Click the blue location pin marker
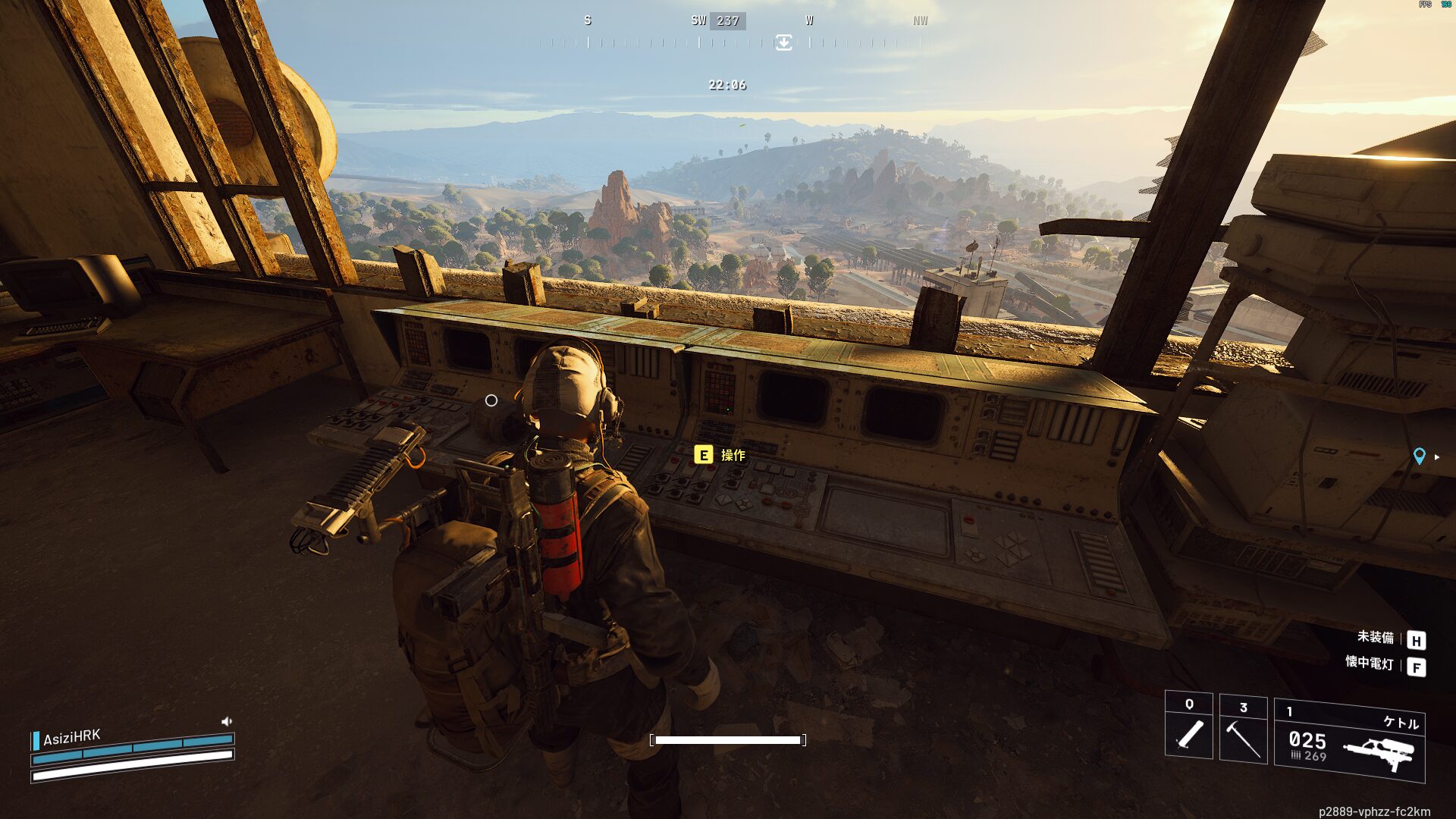The height and width of the screenshot is (819, 1456). tap(1419, 456)
